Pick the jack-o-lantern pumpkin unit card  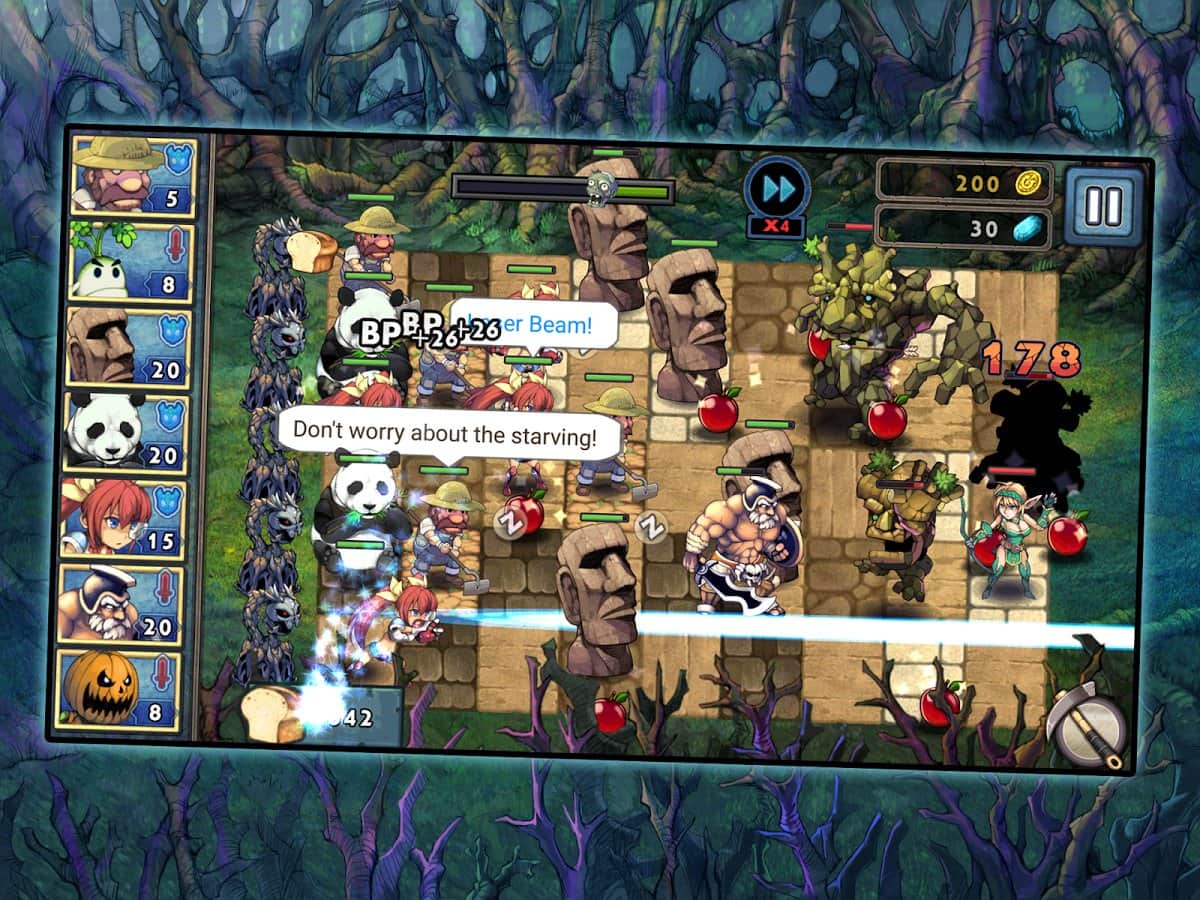(x=119, y=690)
